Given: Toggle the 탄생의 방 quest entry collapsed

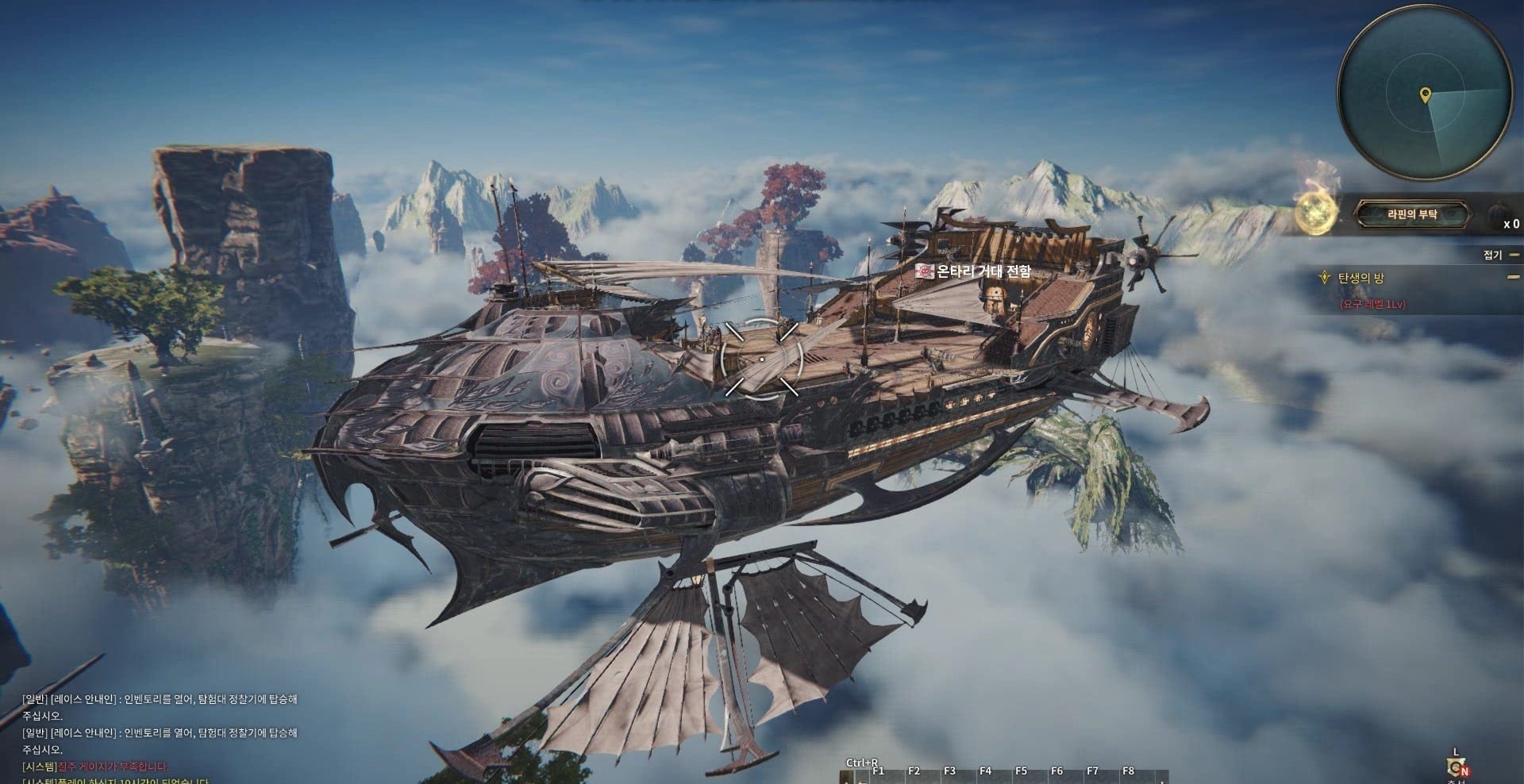Looking at the screenshot, I should pos(1513,277).
